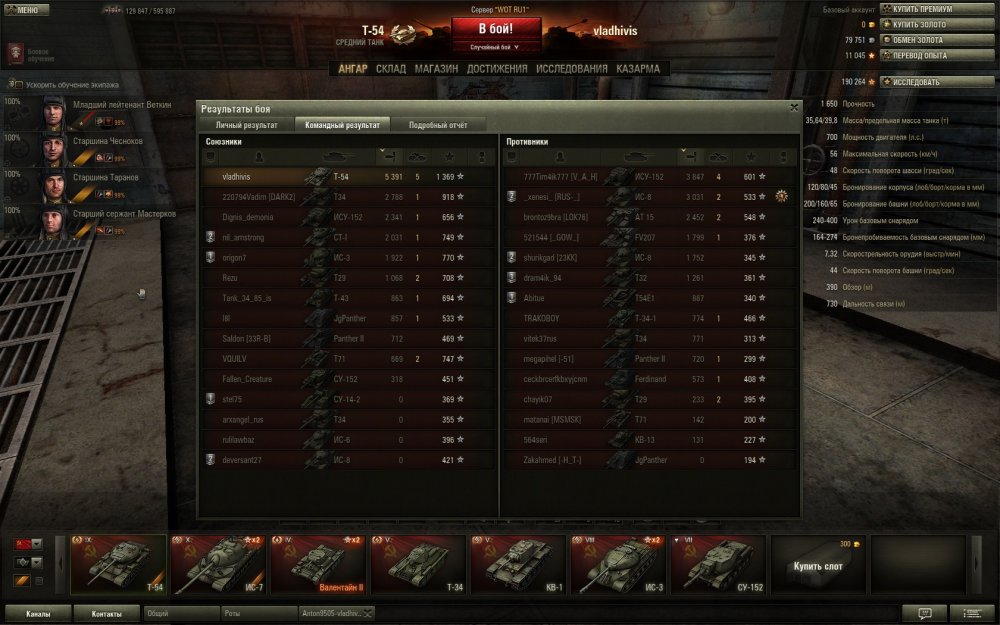Click Купить премиум button
1000x625 pixels.
point(922,9)
